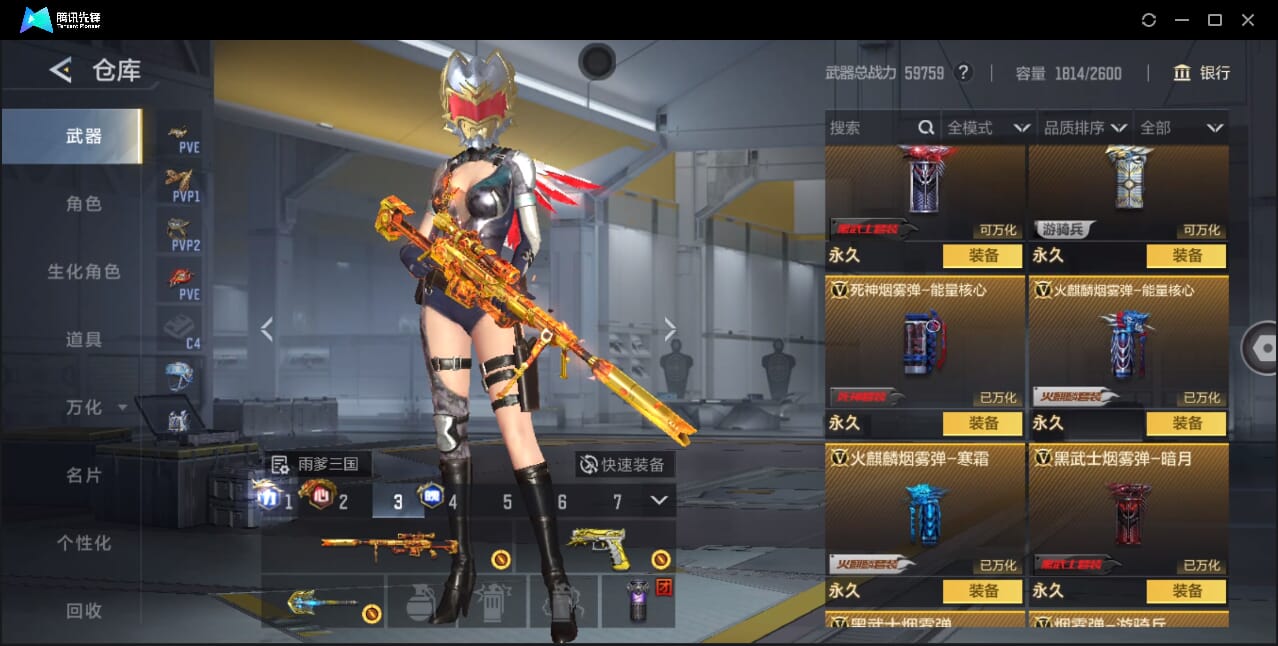1278x646 pixels.
Task: Switch to the 角色 tab
Action: tap(84, 204)
